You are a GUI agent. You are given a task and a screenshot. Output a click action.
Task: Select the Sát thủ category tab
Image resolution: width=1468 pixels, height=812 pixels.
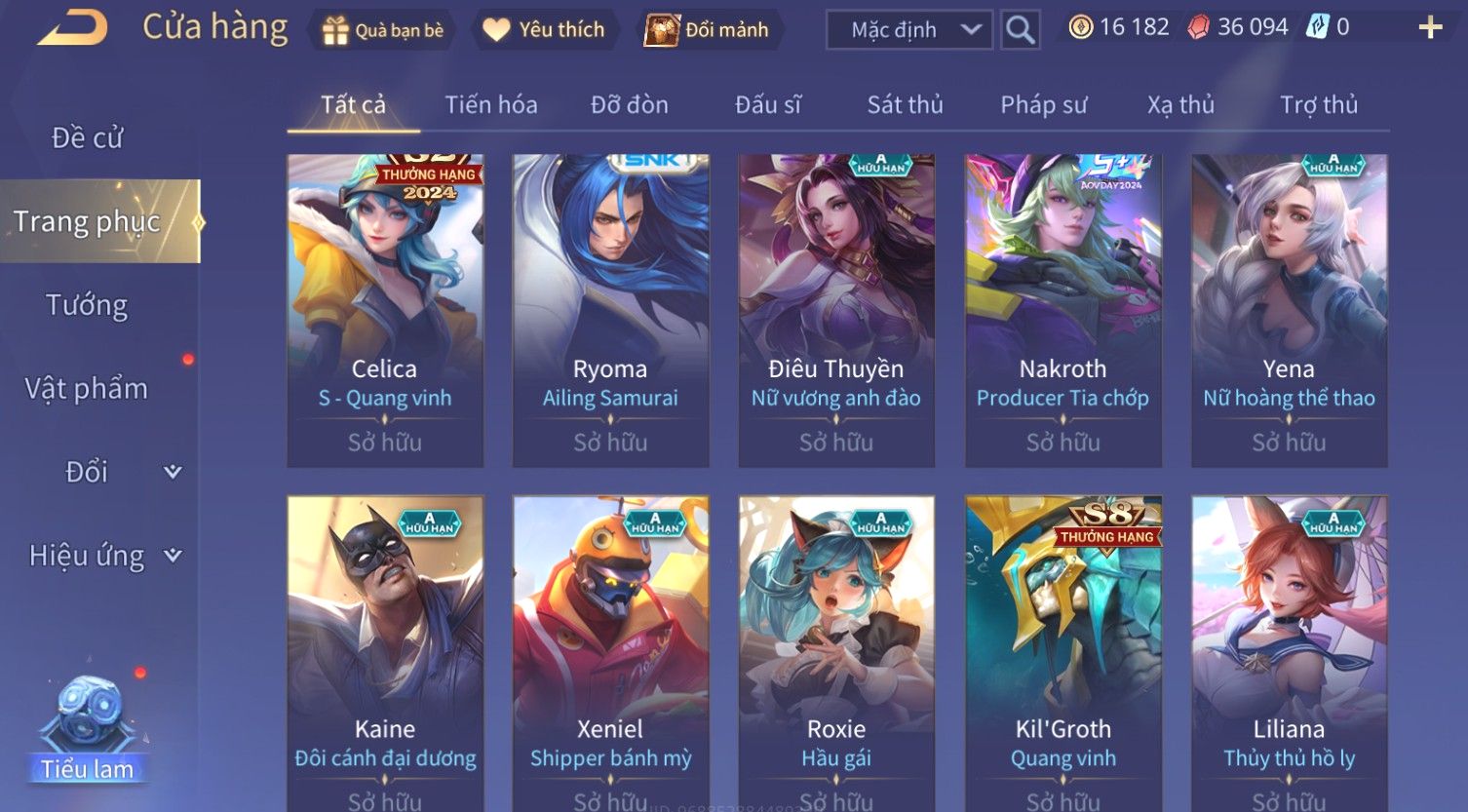[905, 104]
